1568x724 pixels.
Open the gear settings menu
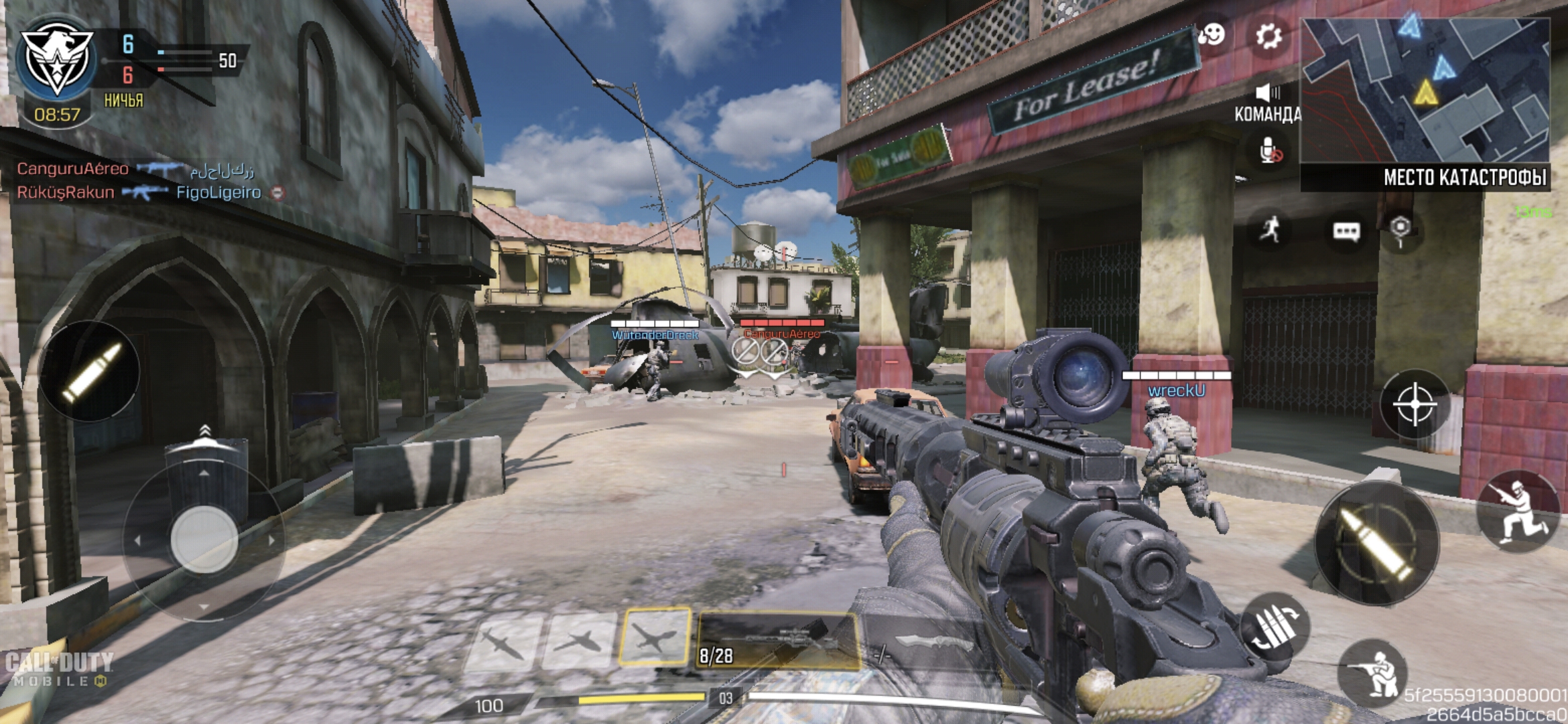click(x=1268, y=36)
